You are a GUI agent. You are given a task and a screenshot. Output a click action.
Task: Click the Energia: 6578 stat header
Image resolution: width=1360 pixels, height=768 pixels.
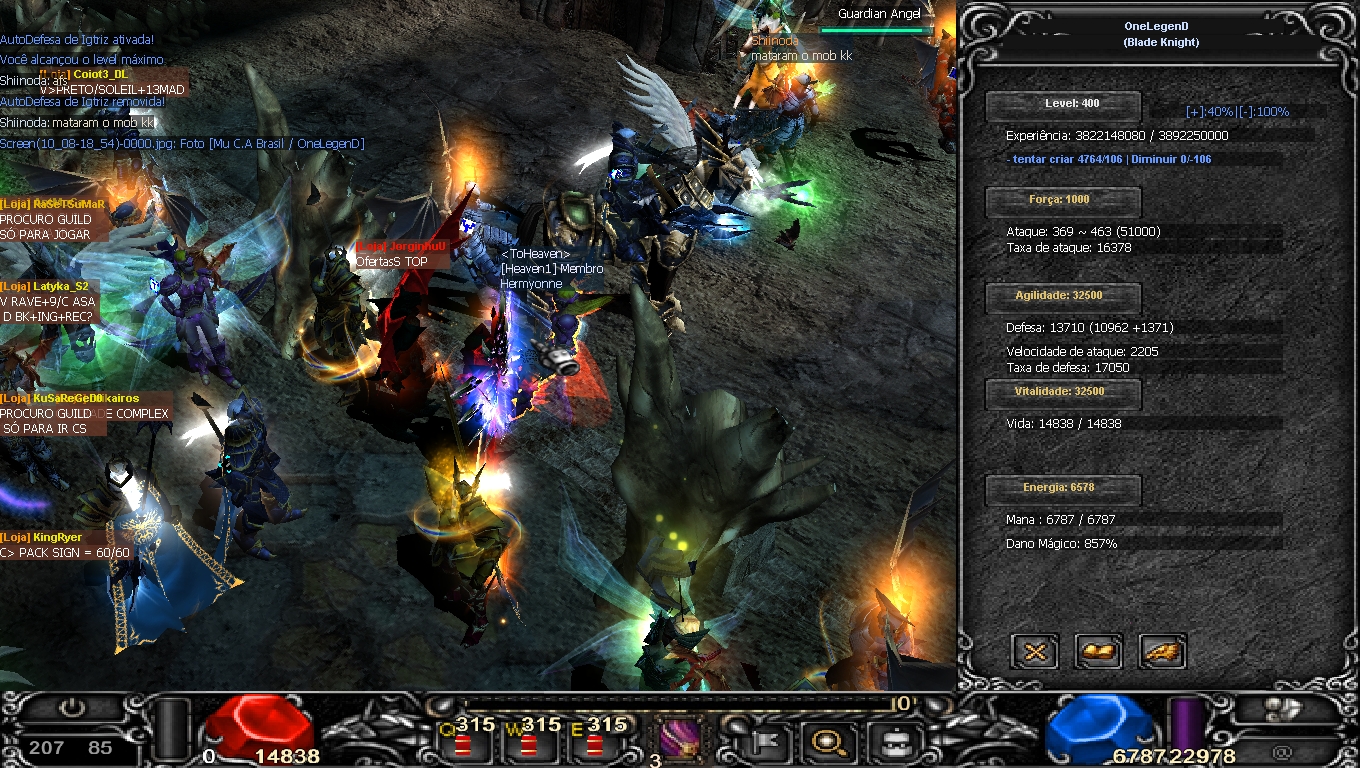coord(1063,489)
